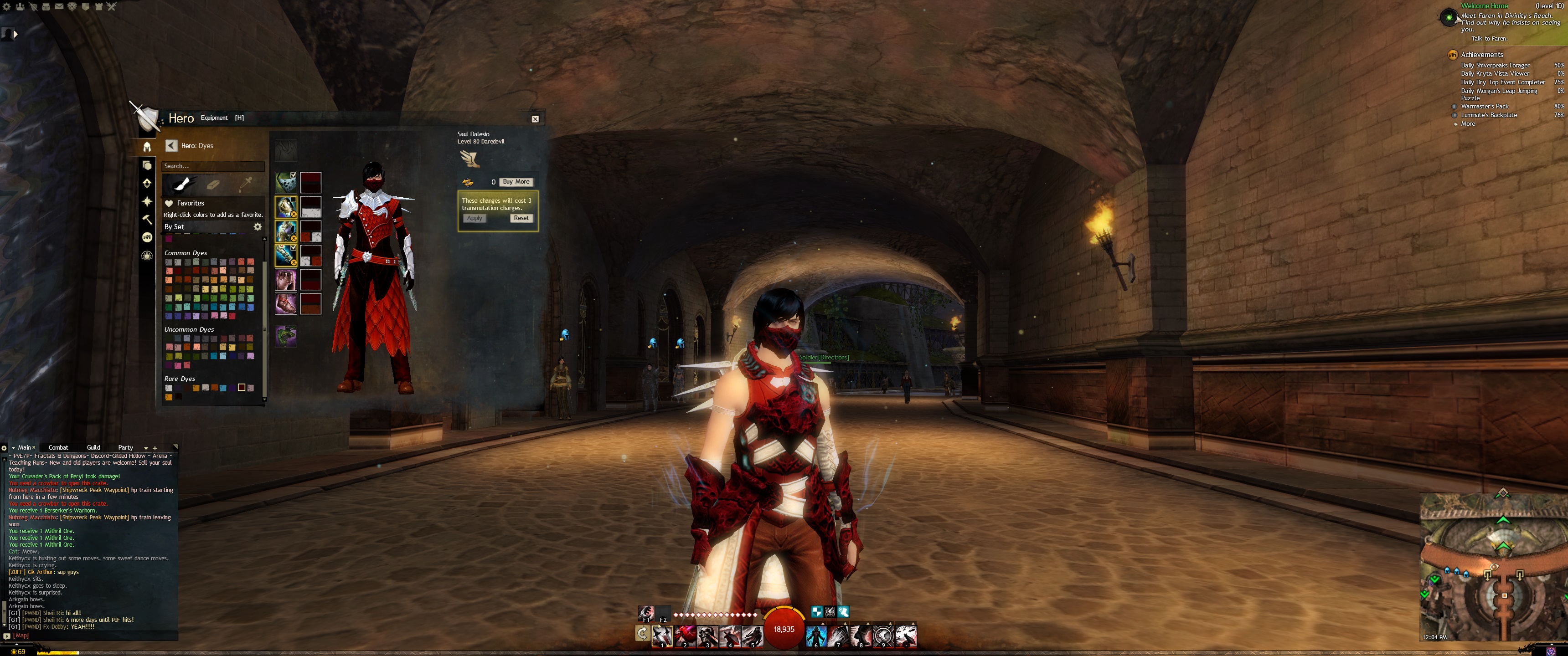
Task: Click the Reset button for dye changes
Action: [x=521, y=218]
